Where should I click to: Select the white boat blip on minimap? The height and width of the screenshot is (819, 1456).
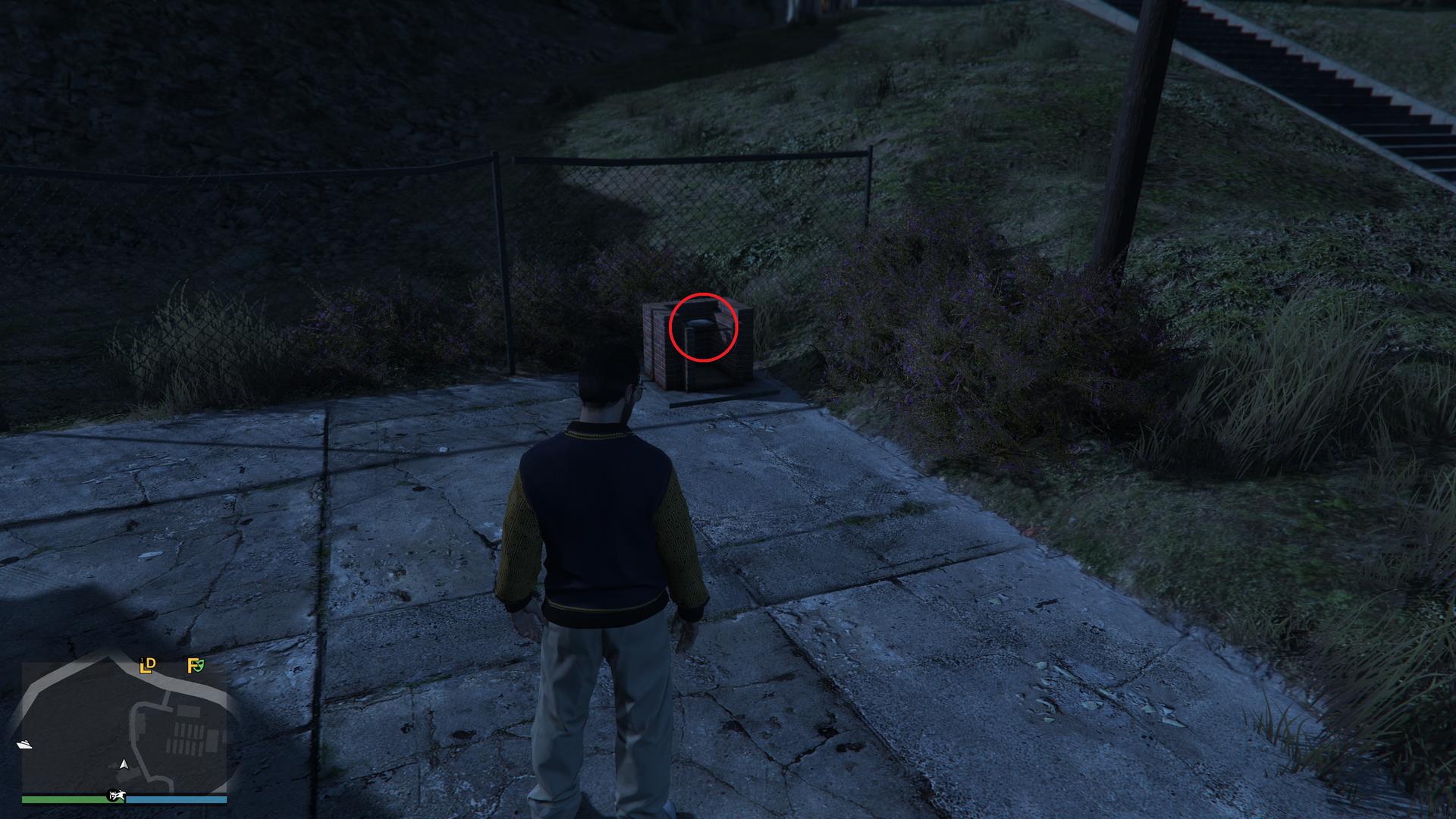click(x=24, y=744)
